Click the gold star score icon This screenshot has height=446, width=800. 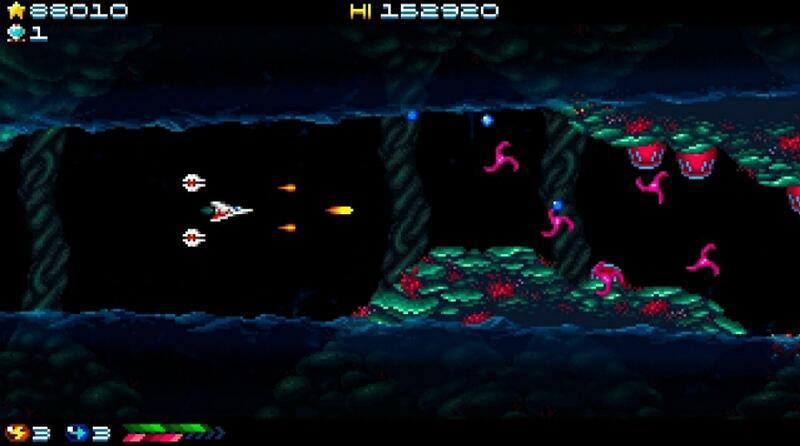pyautogui.click(x=15, y=11)
